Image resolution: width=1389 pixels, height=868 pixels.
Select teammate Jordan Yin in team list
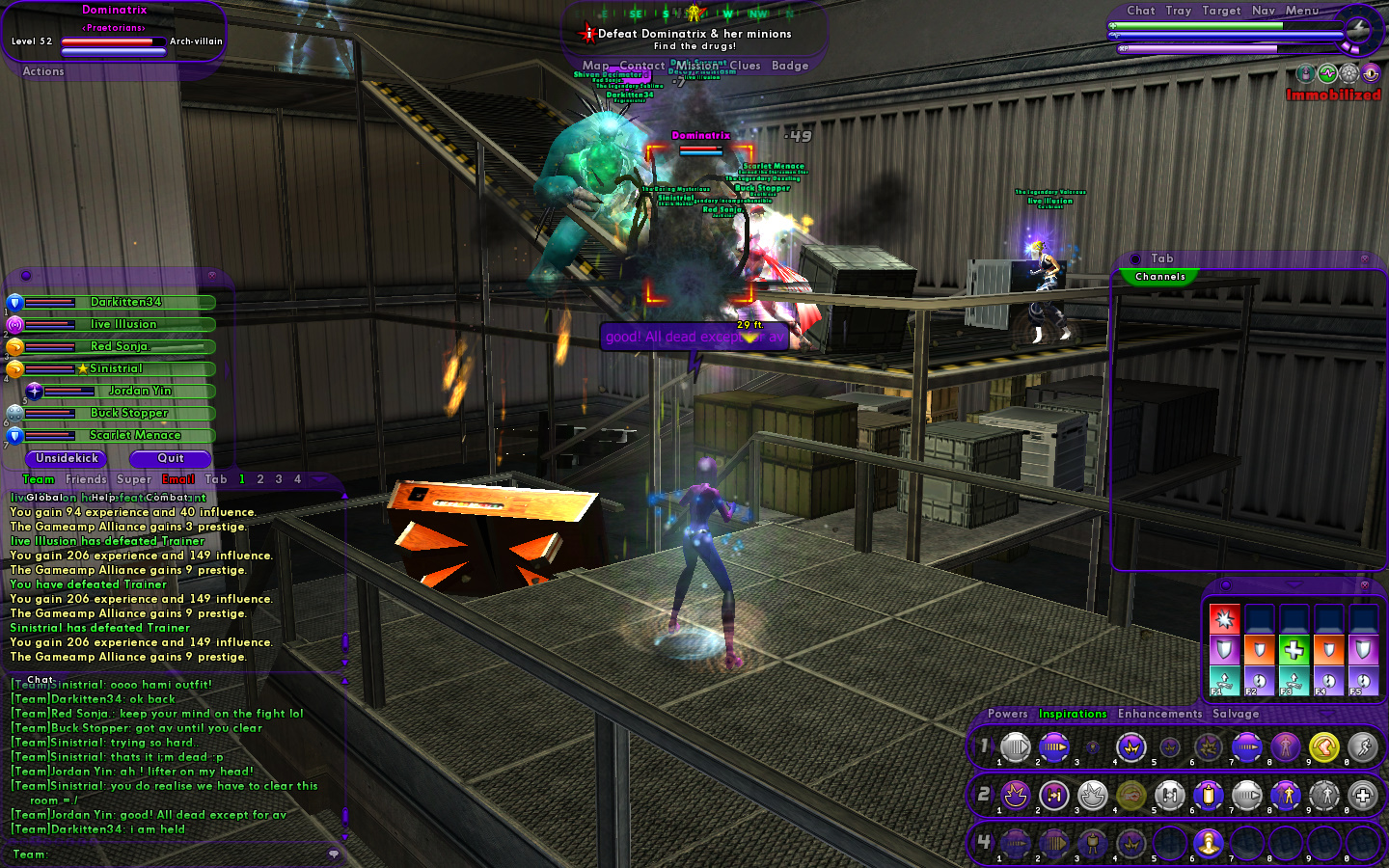tap(140, 391)
